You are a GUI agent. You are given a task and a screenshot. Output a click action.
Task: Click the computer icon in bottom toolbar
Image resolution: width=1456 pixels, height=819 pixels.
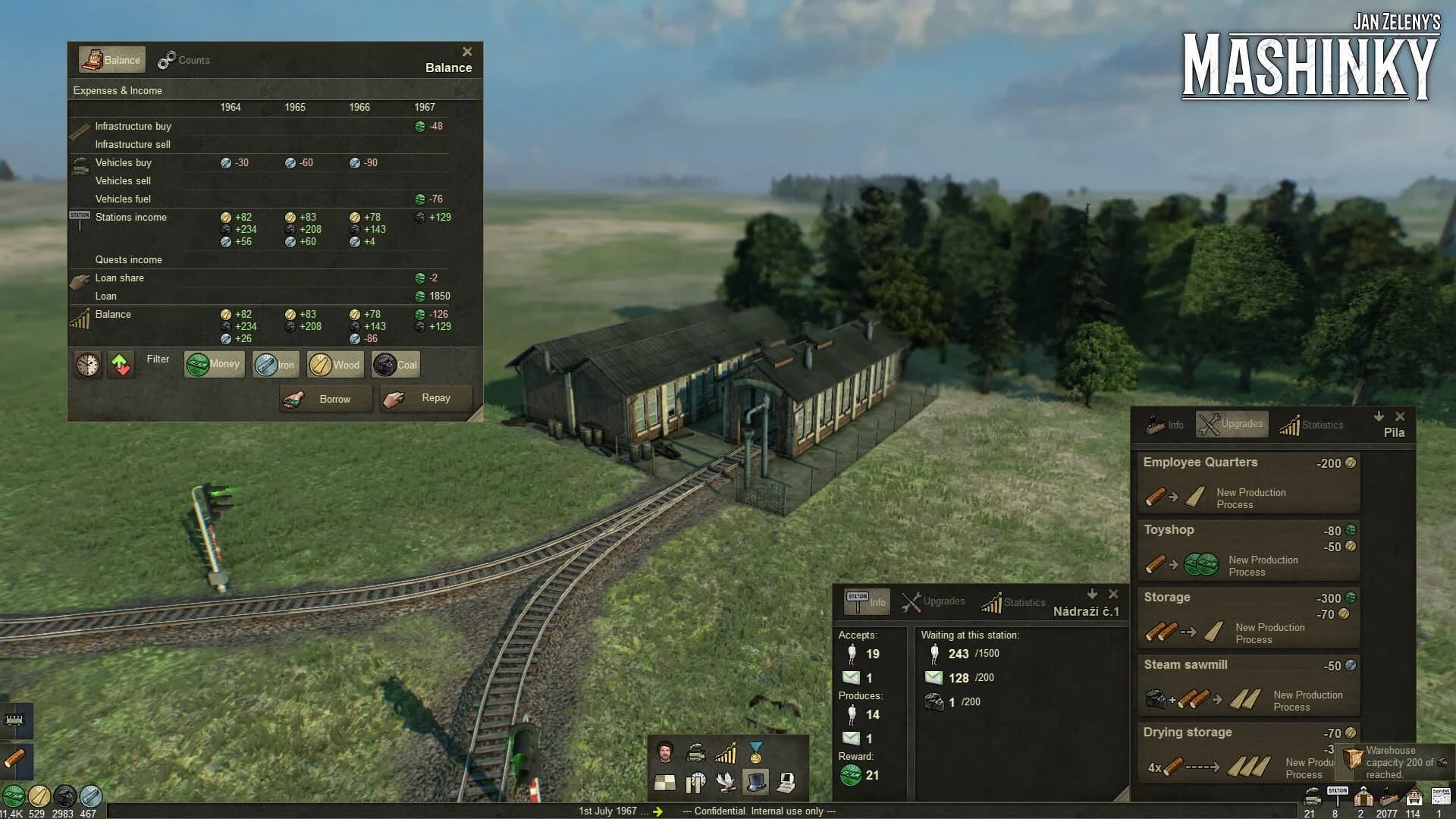[x=786, y=781]
